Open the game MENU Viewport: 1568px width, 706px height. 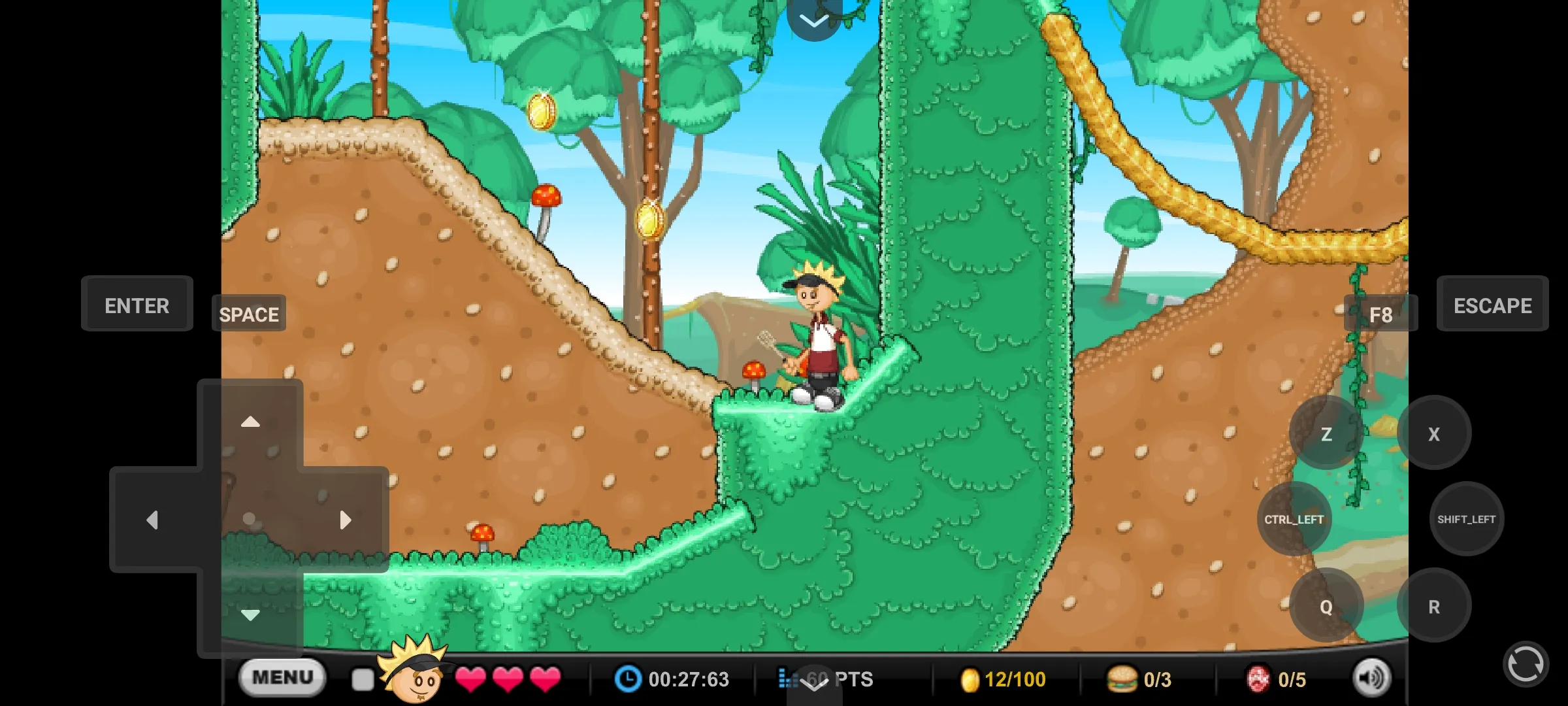point(282,677)
